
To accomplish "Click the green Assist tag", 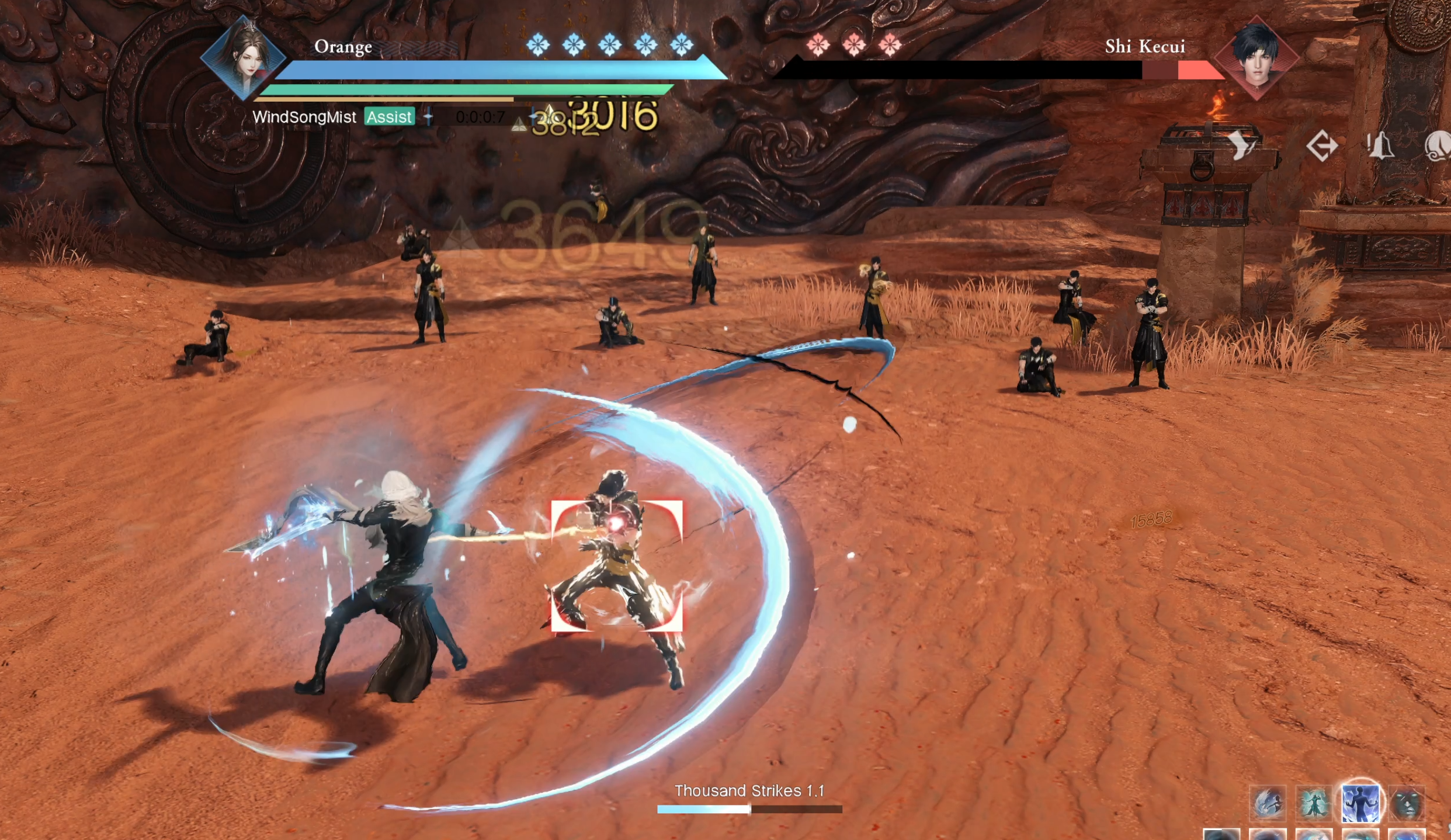I will [x=389, y=117].
